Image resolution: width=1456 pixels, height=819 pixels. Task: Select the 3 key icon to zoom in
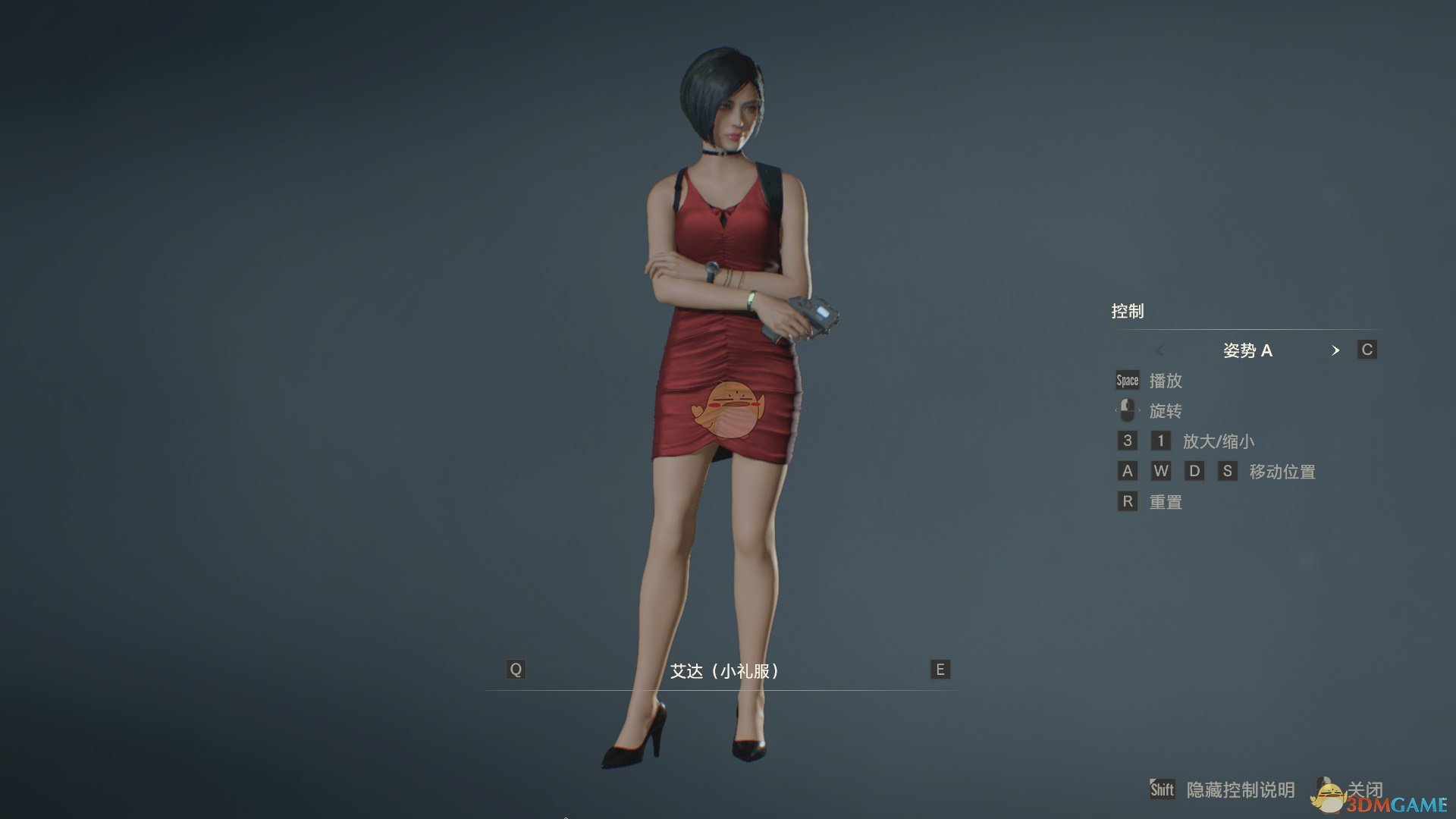point(1126,441)
